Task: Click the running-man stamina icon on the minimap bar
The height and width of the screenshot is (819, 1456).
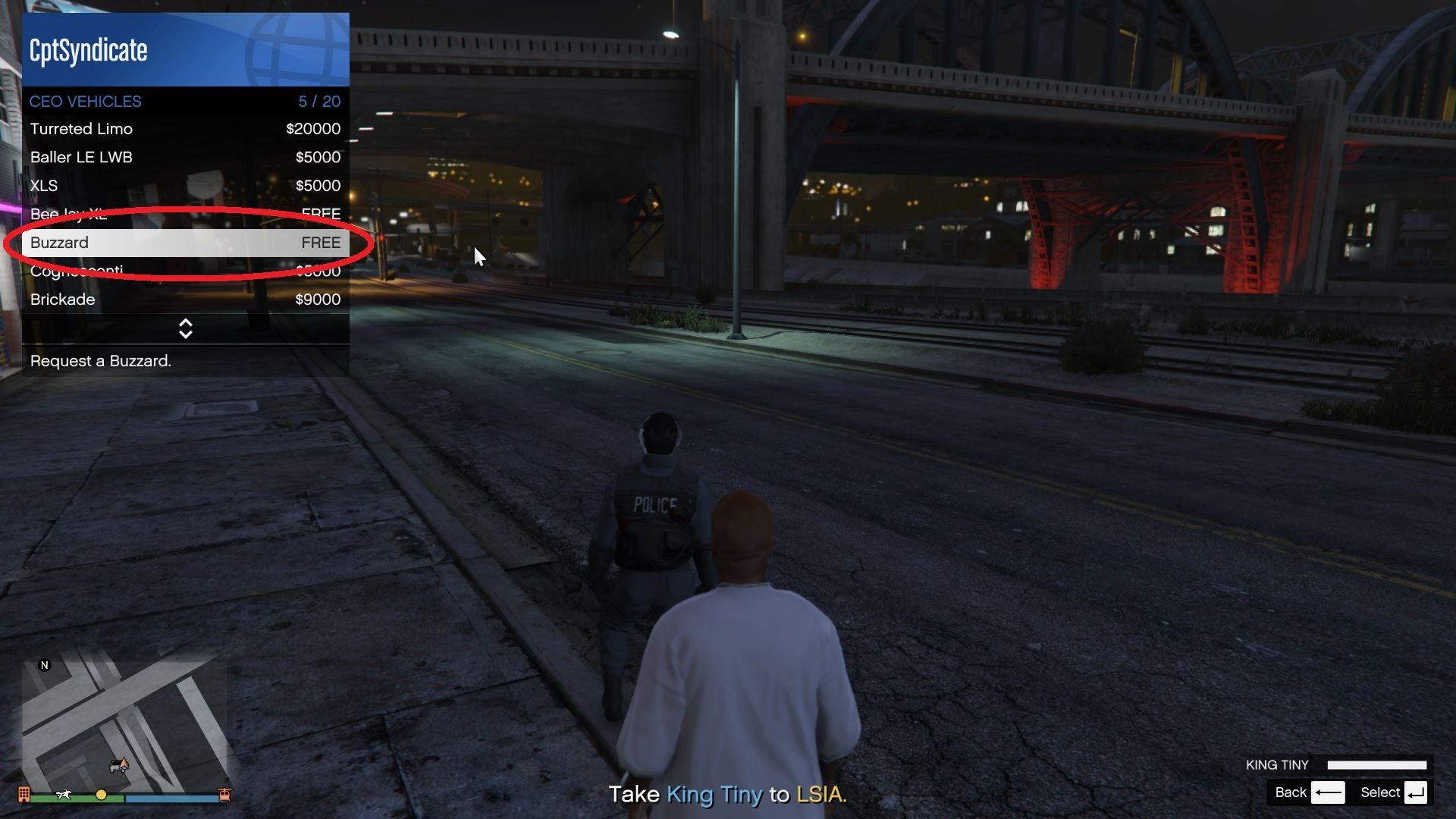Action: point(64,795)
